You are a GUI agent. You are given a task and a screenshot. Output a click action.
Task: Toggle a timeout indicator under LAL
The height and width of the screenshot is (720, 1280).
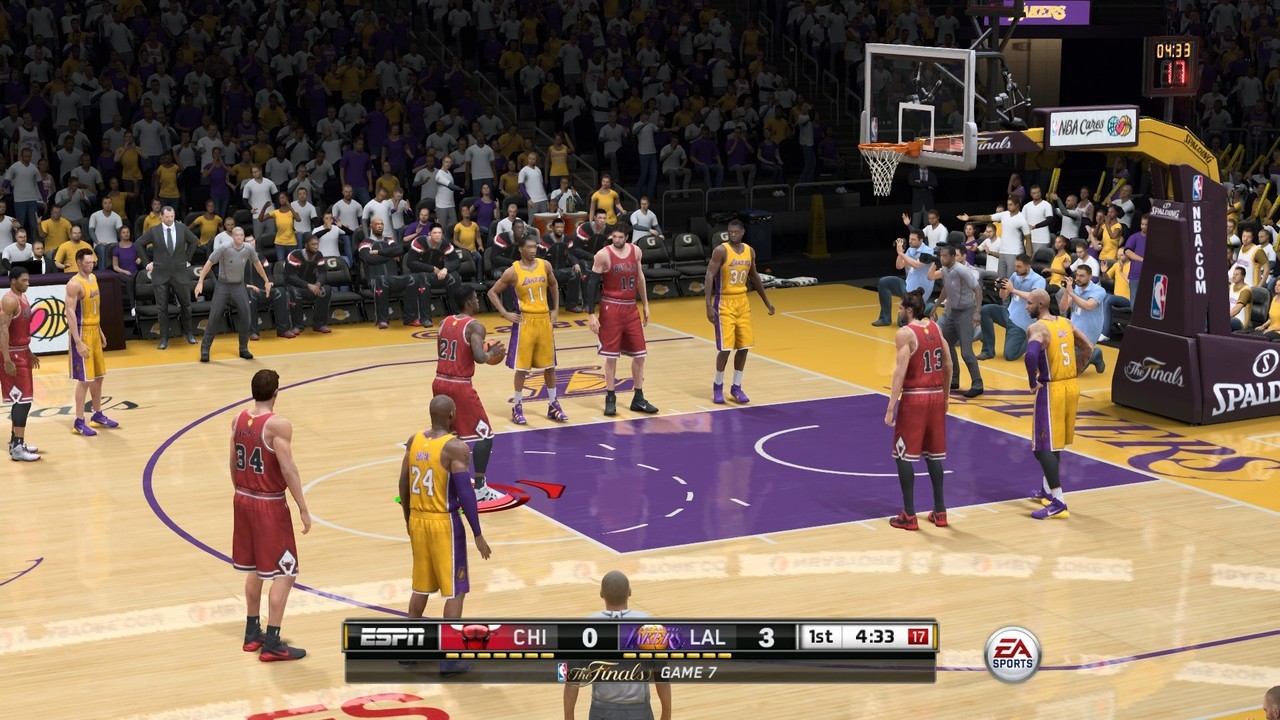click(x=675, y=656)
